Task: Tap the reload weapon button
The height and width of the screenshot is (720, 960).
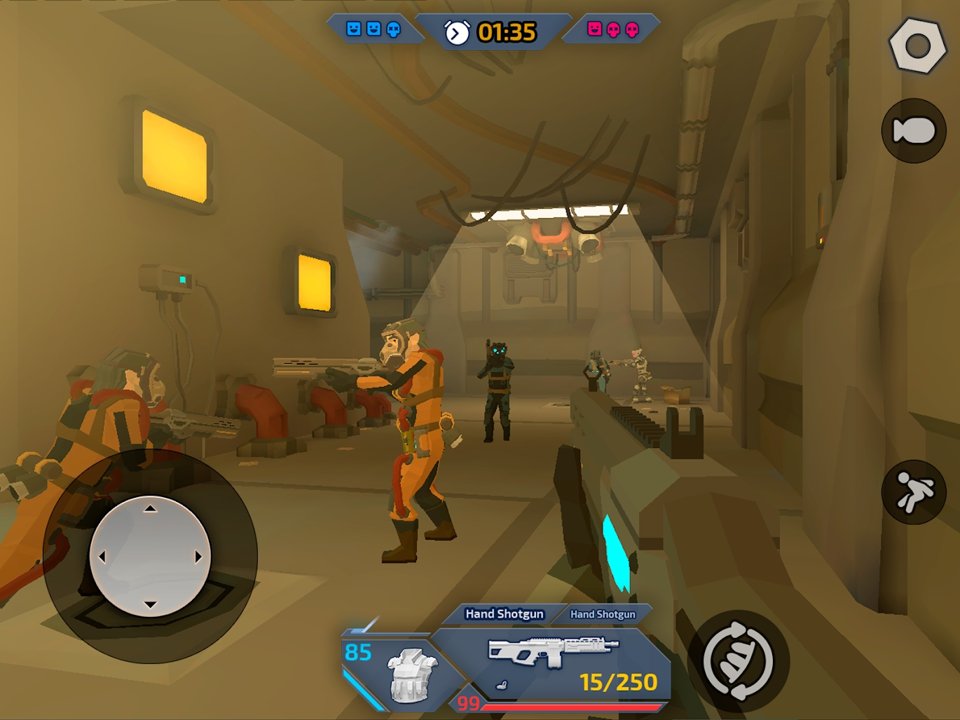Action: pos(738,660)
